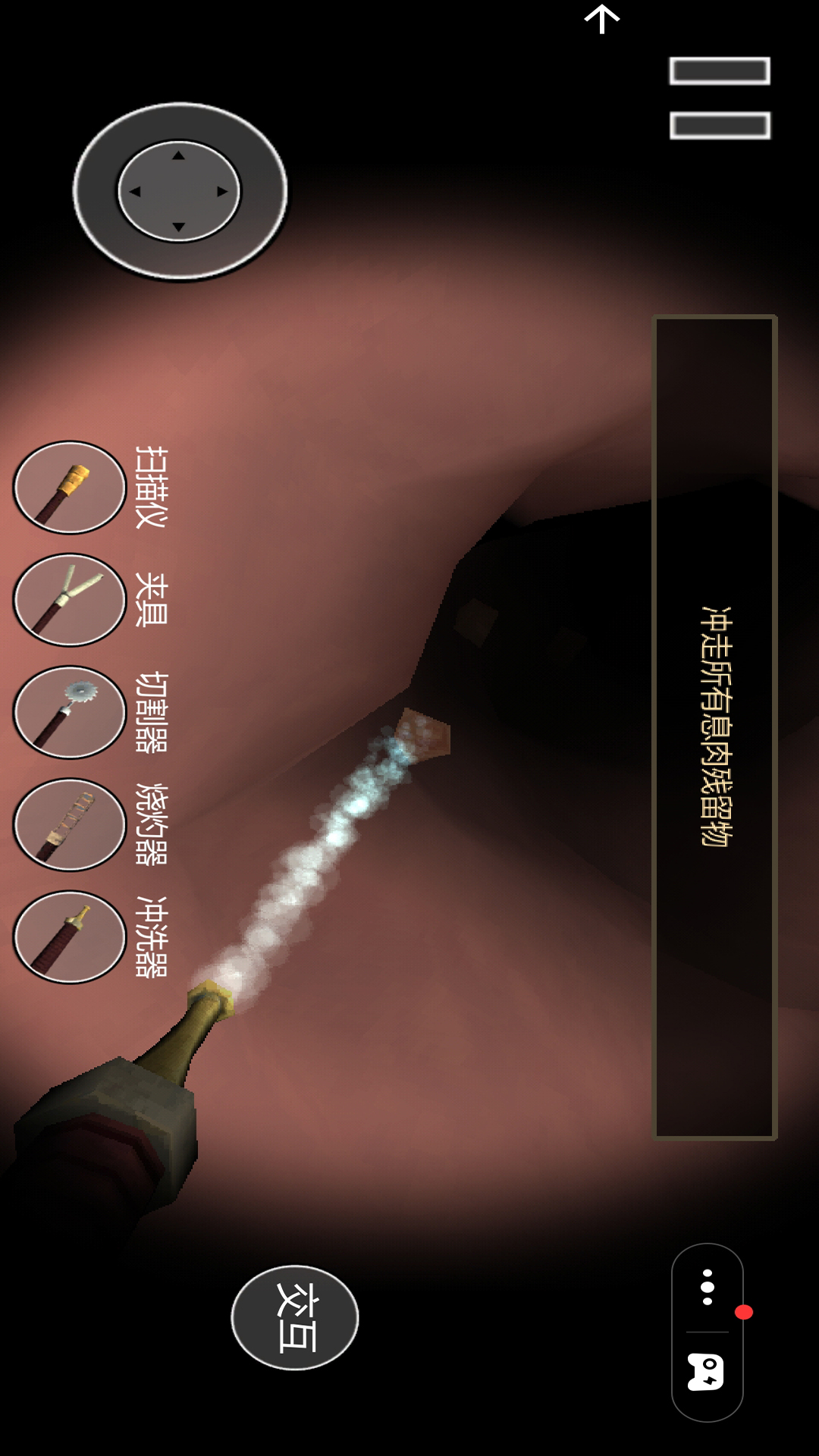Screen dimensions: 819x1456
Task: Equip the 切割器 cutter tool
Action: tap(70, 712)
